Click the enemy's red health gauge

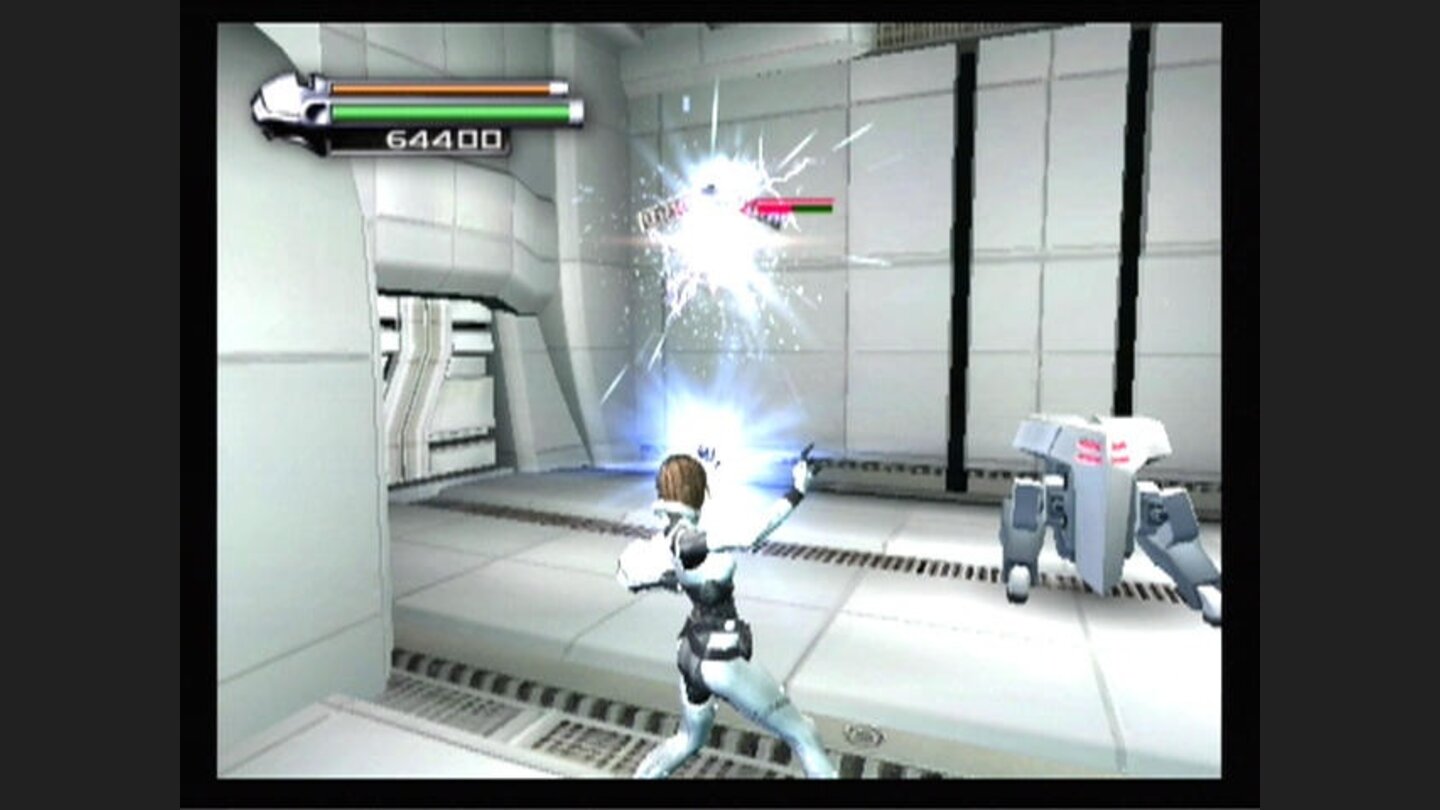tap(790, 207)
